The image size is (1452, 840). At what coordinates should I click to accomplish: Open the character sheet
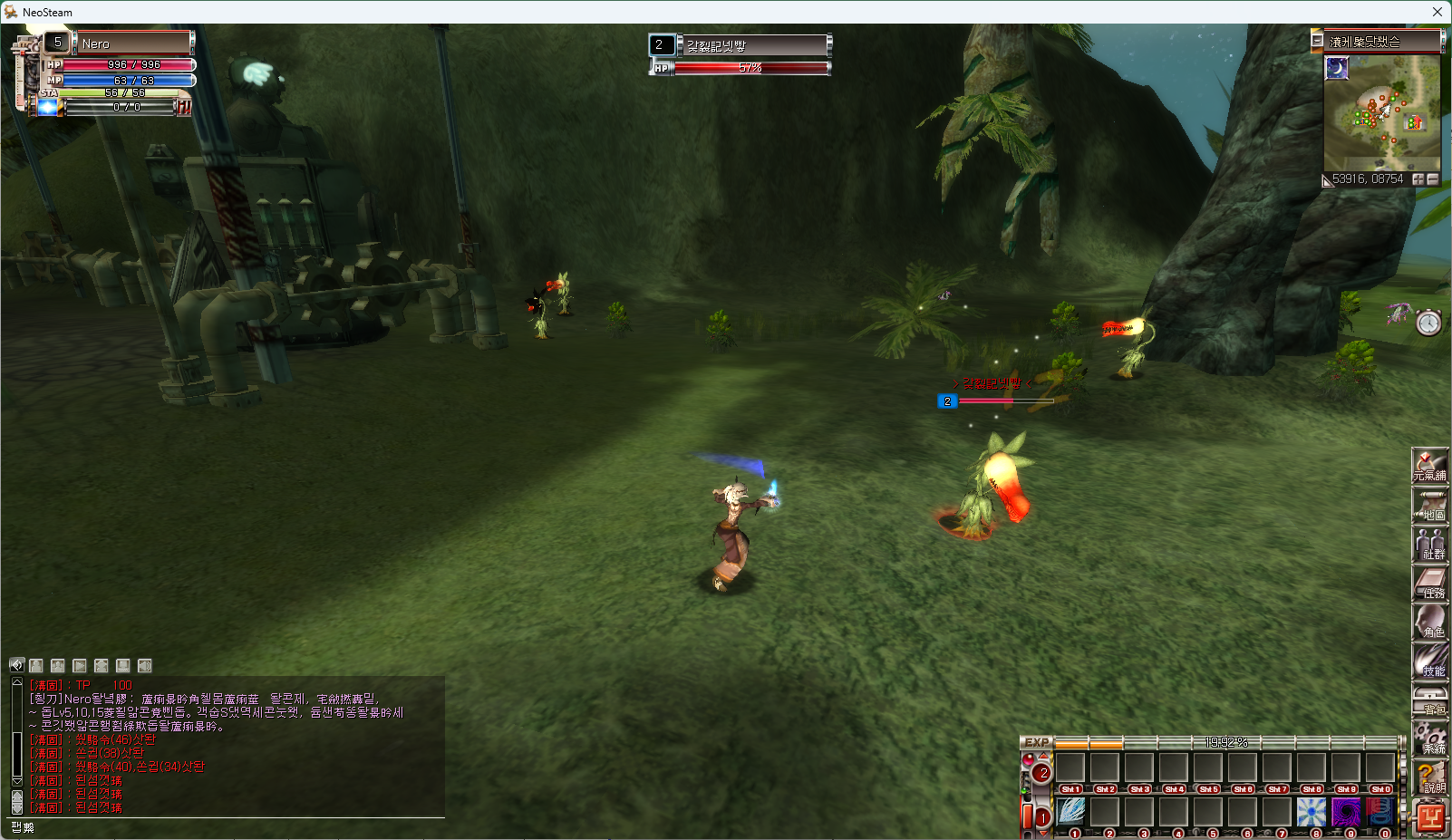click(x=1430, y=623)
